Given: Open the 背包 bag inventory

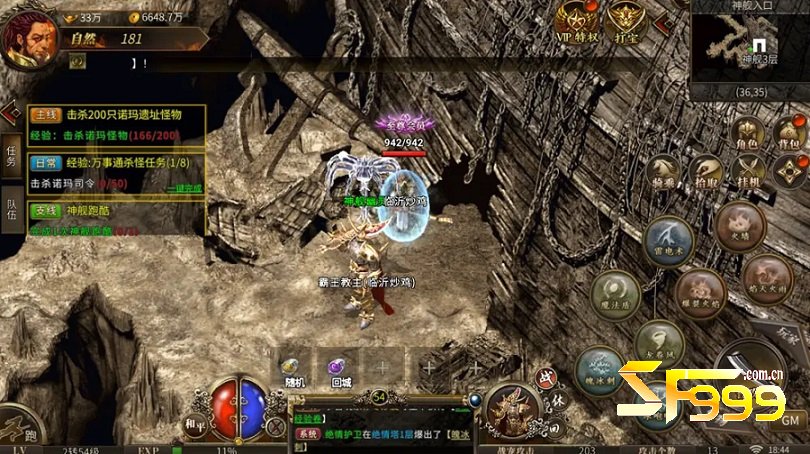Looking at the screenshot, I should click(789, 135).
